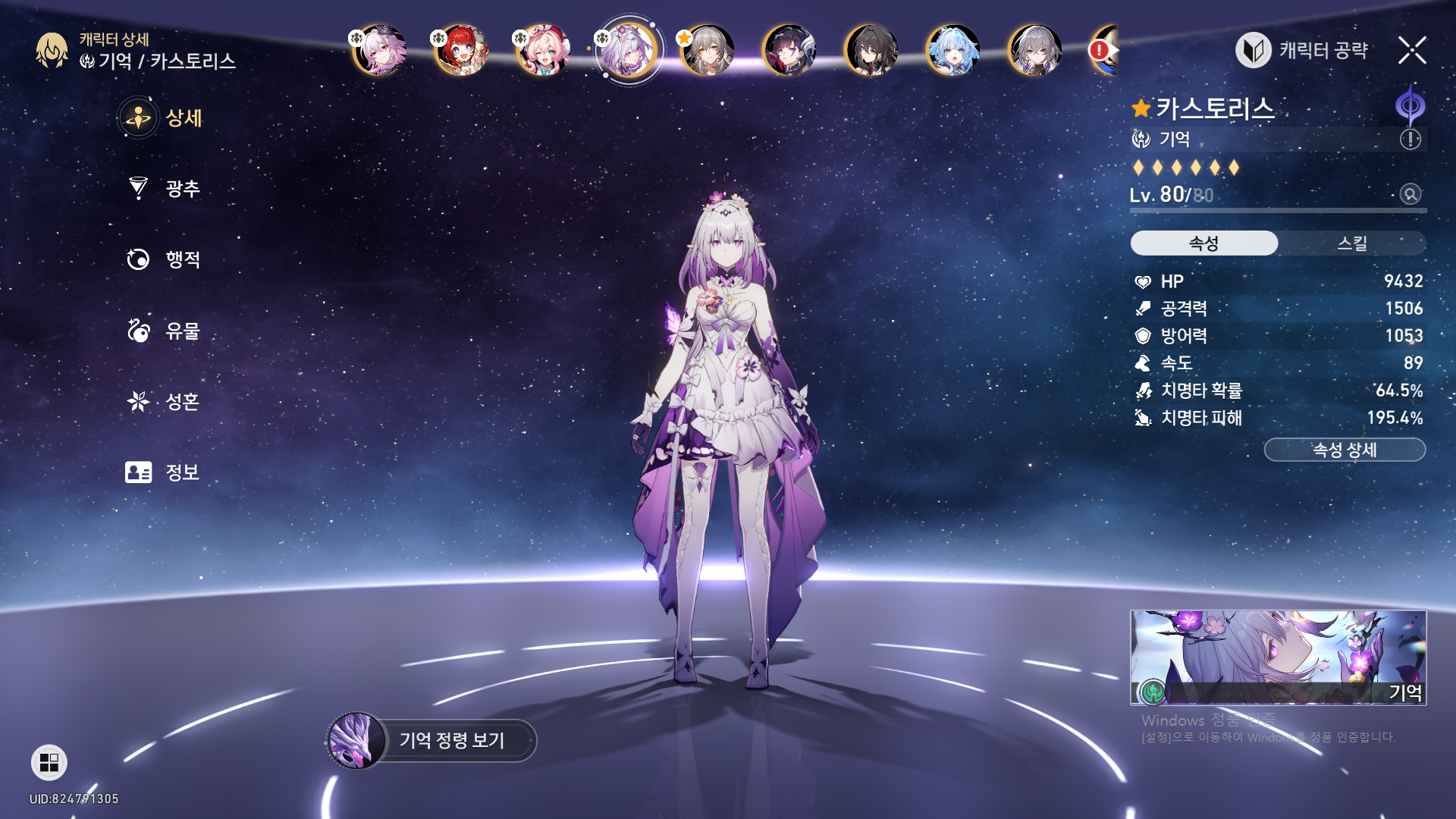Open the 상세 details menu entry
Screen dimensions: 1456x819
pos(162,118)
